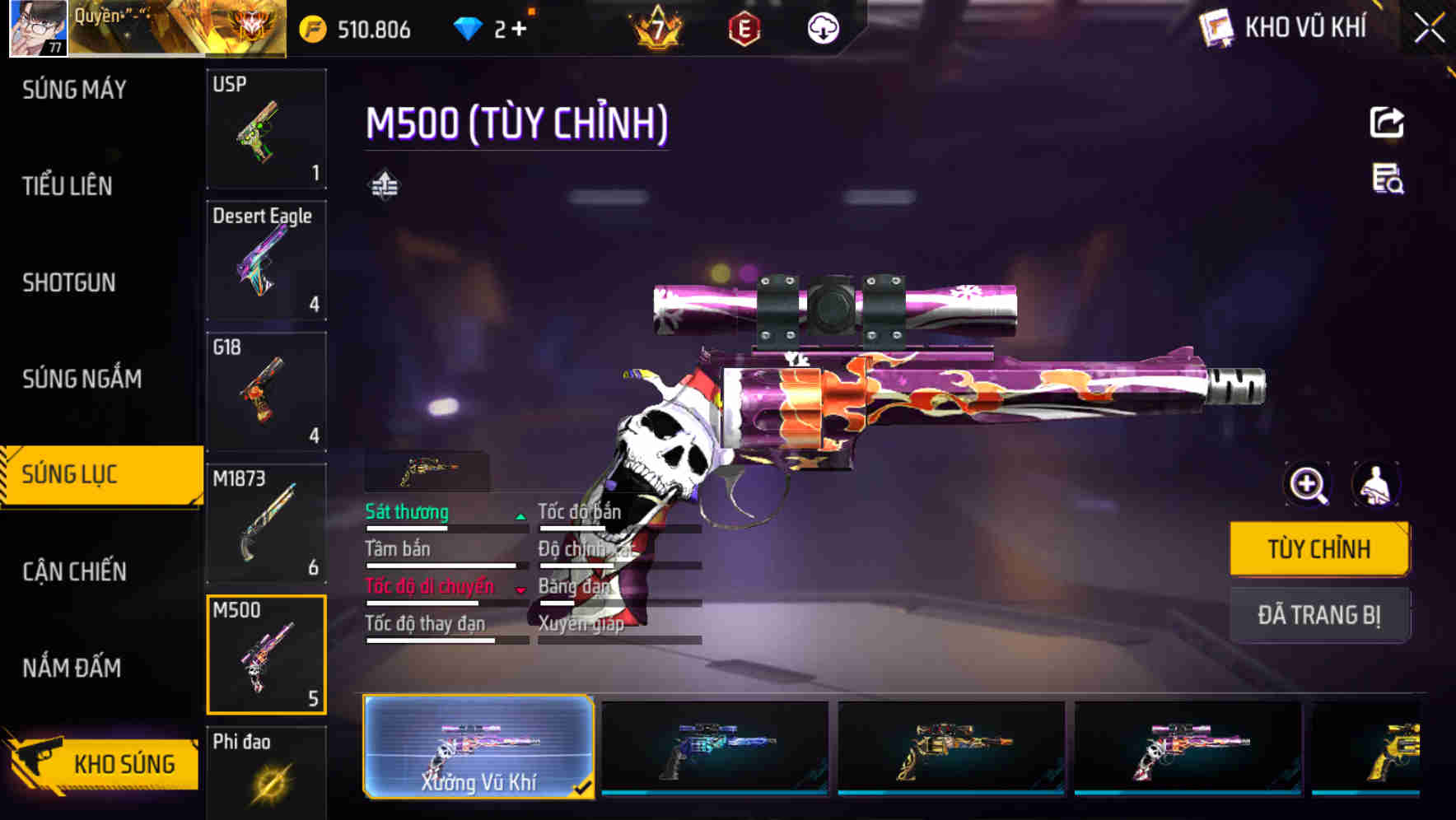Screen dimensions: 1456x820
Task: Switch to the SHOTGUN category tab
Action: click(68, 282)
